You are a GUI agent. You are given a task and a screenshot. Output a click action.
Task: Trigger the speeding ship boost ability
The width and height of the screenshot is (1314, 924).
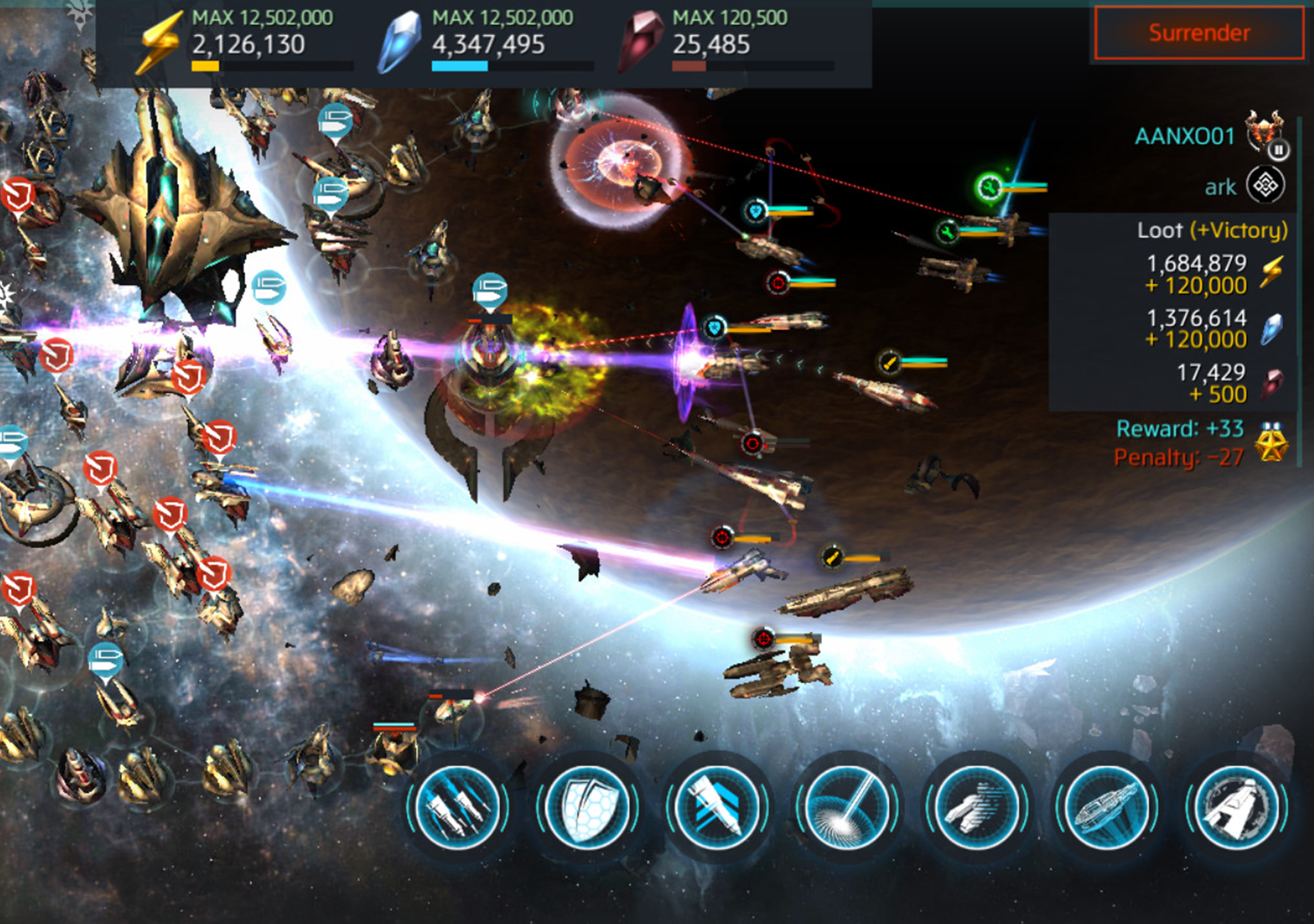[x=977, y=808]
